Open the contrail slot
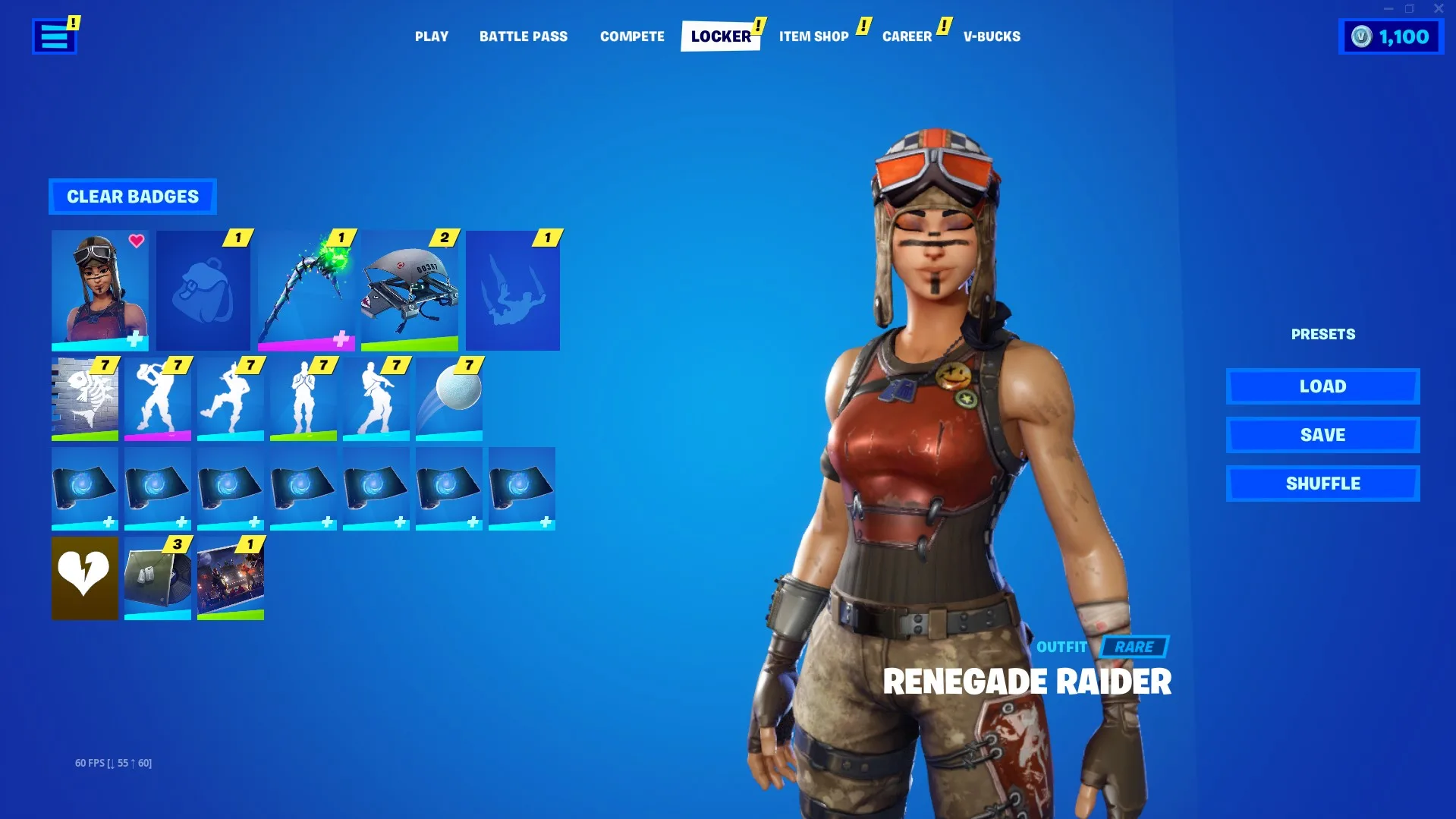This screenshot has height=819, width=1456. click(512, 291)
